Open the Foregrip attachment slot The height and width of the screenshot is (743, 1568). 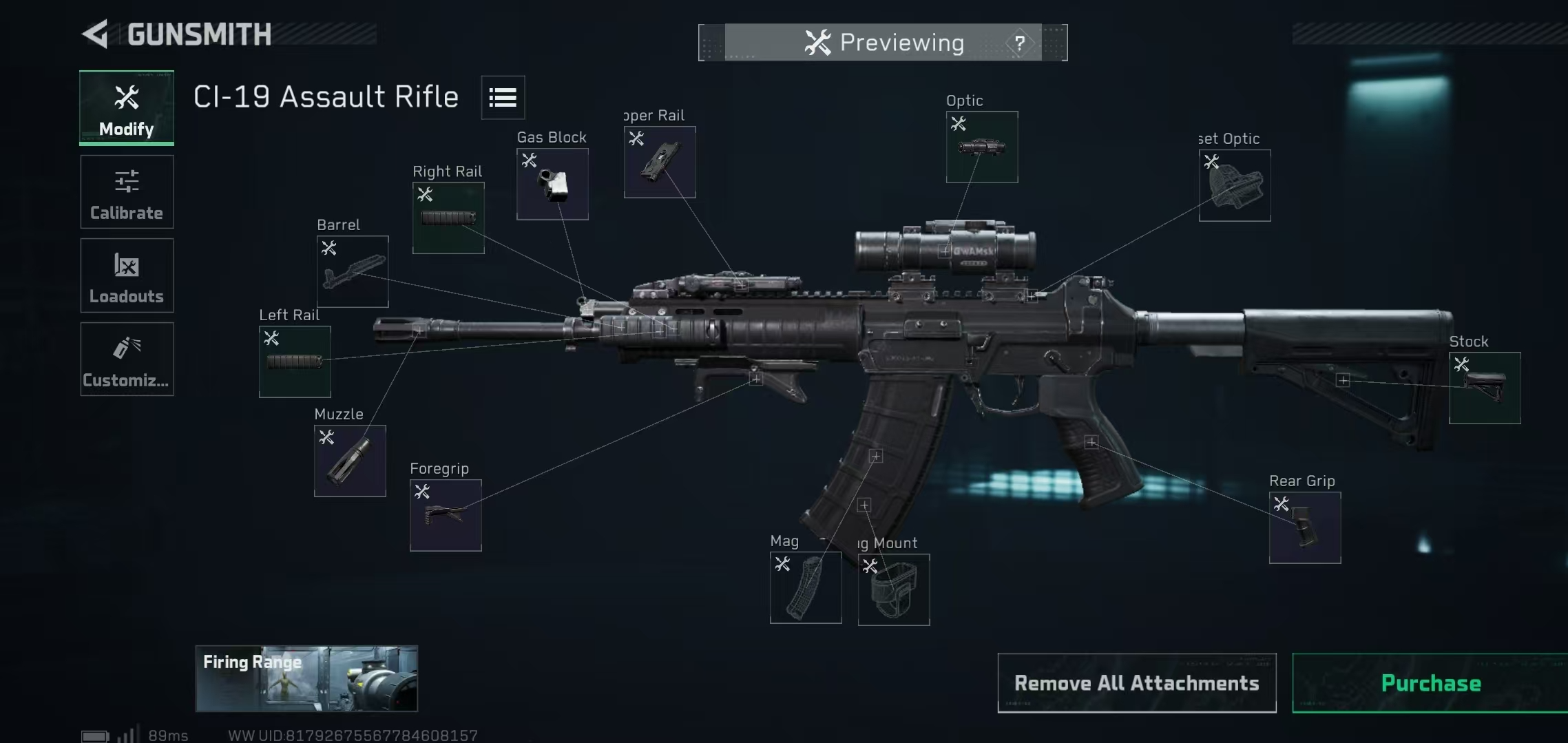446,515
